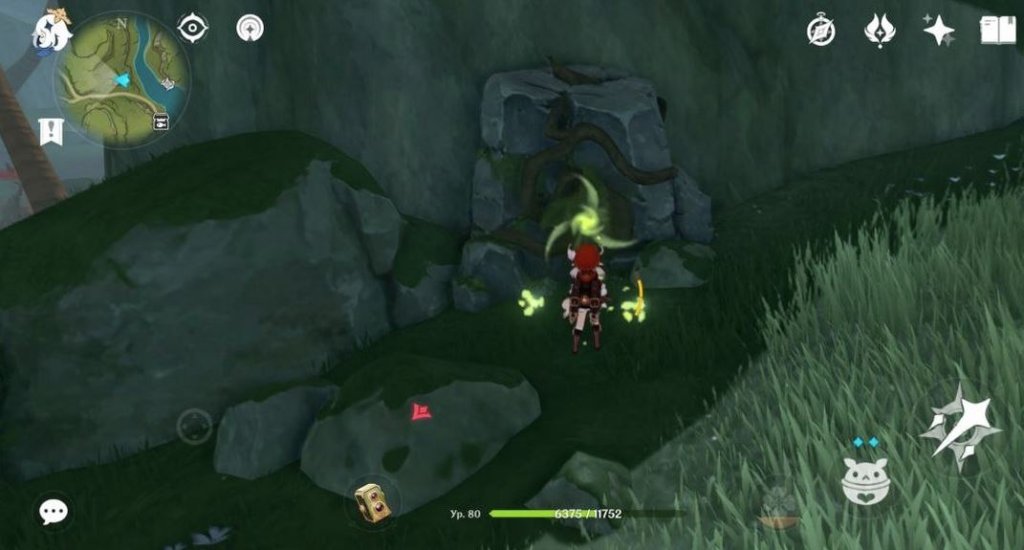Open the Paimon main menu
The height and width of the screenshot is (550, 1024).
click(50, 30)
